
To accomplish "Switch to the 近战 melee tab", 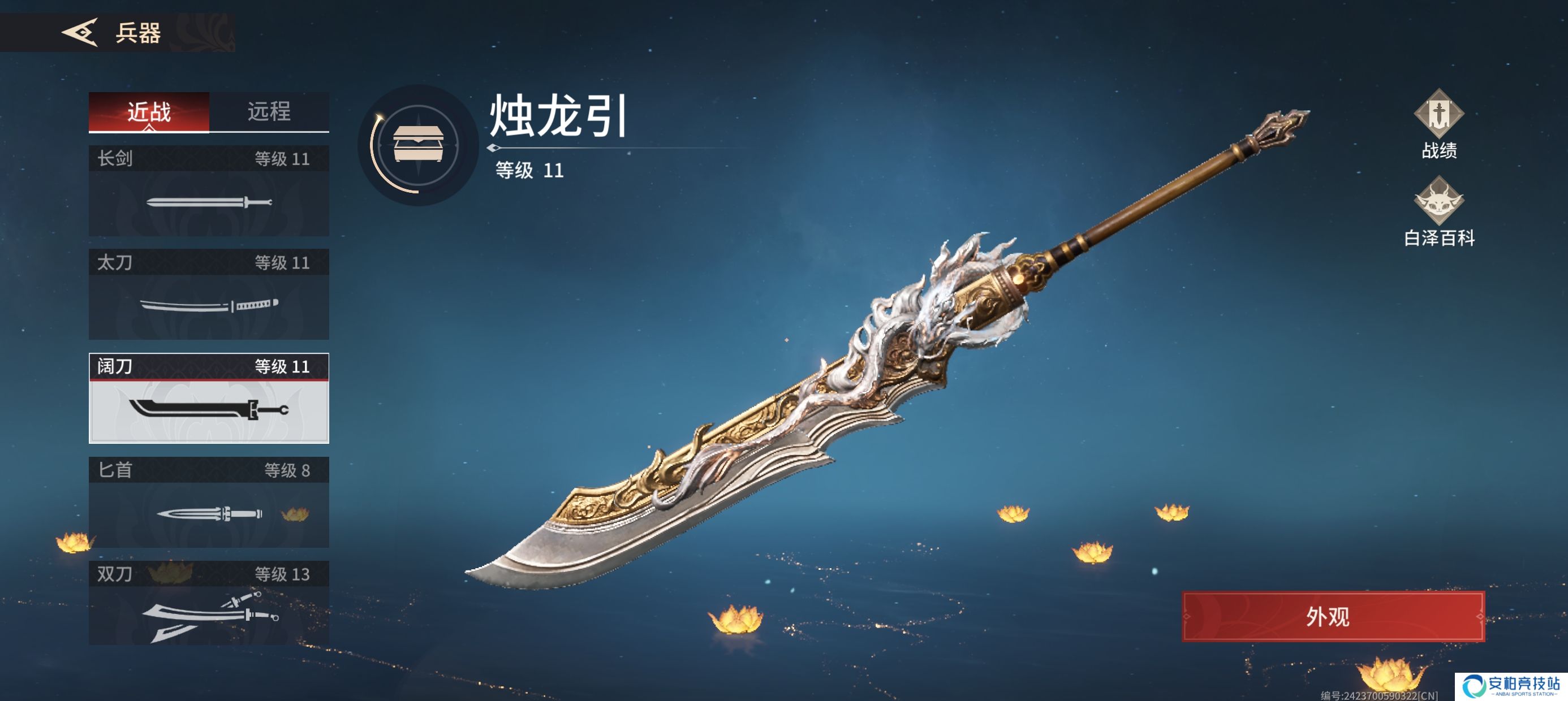I will pyautogui.click(x=149, y=112).
